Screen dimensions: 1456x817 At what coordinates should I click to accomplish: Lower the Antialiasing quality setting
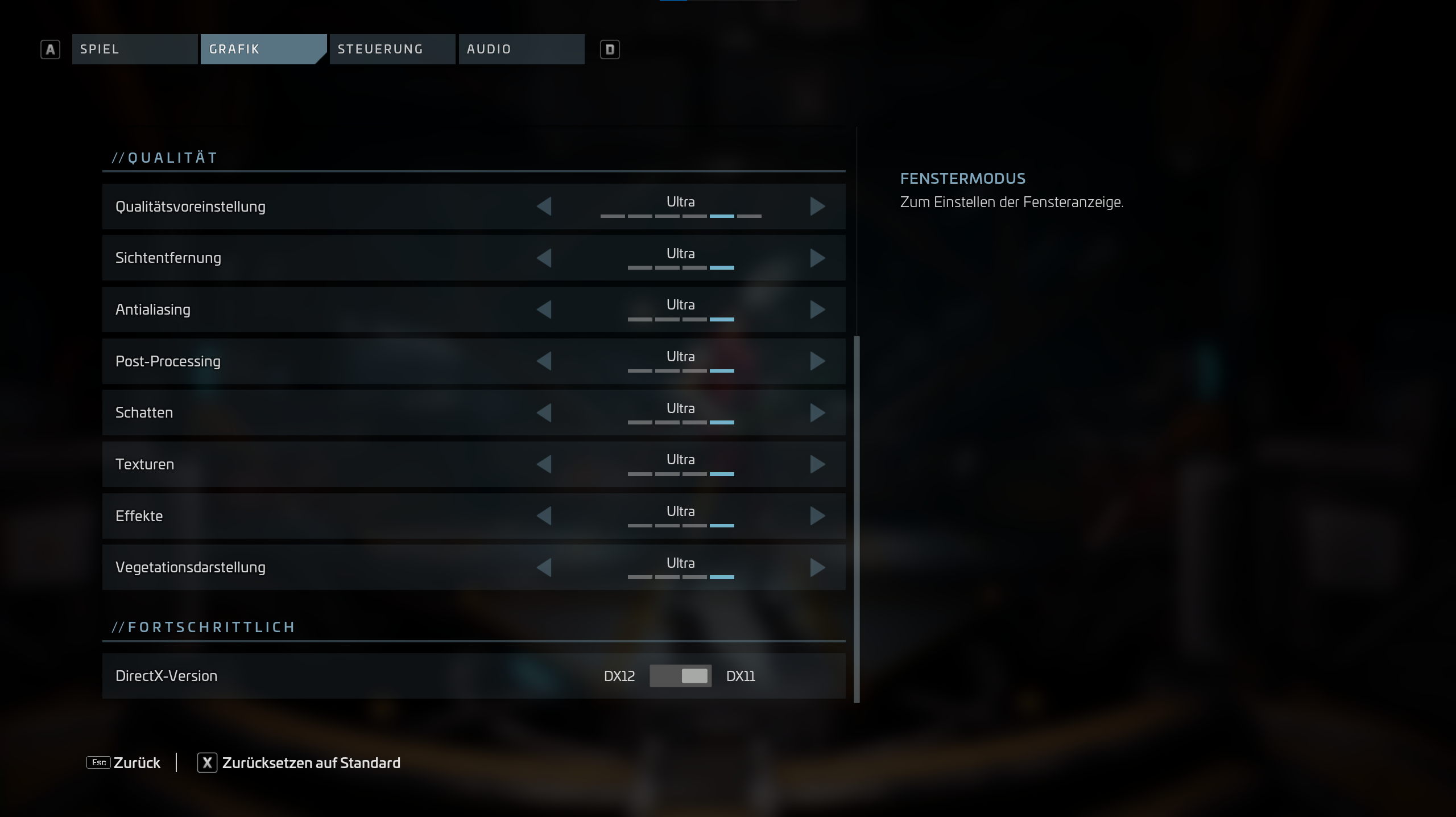pos(544,310)
